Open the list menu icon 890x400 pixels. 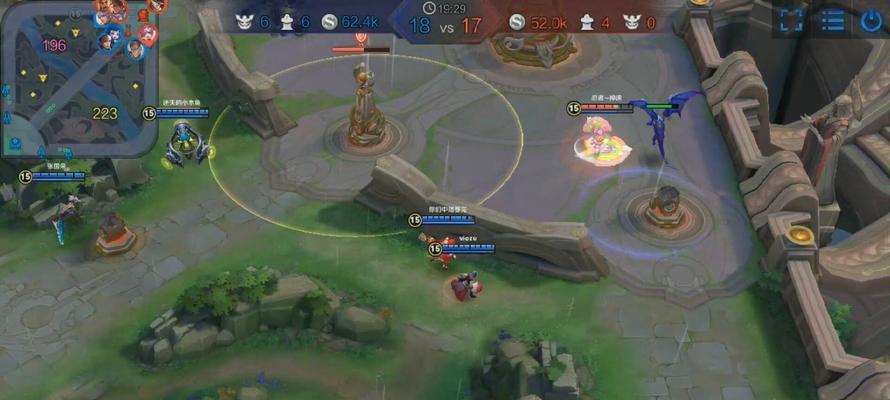[x=832, y=20]
